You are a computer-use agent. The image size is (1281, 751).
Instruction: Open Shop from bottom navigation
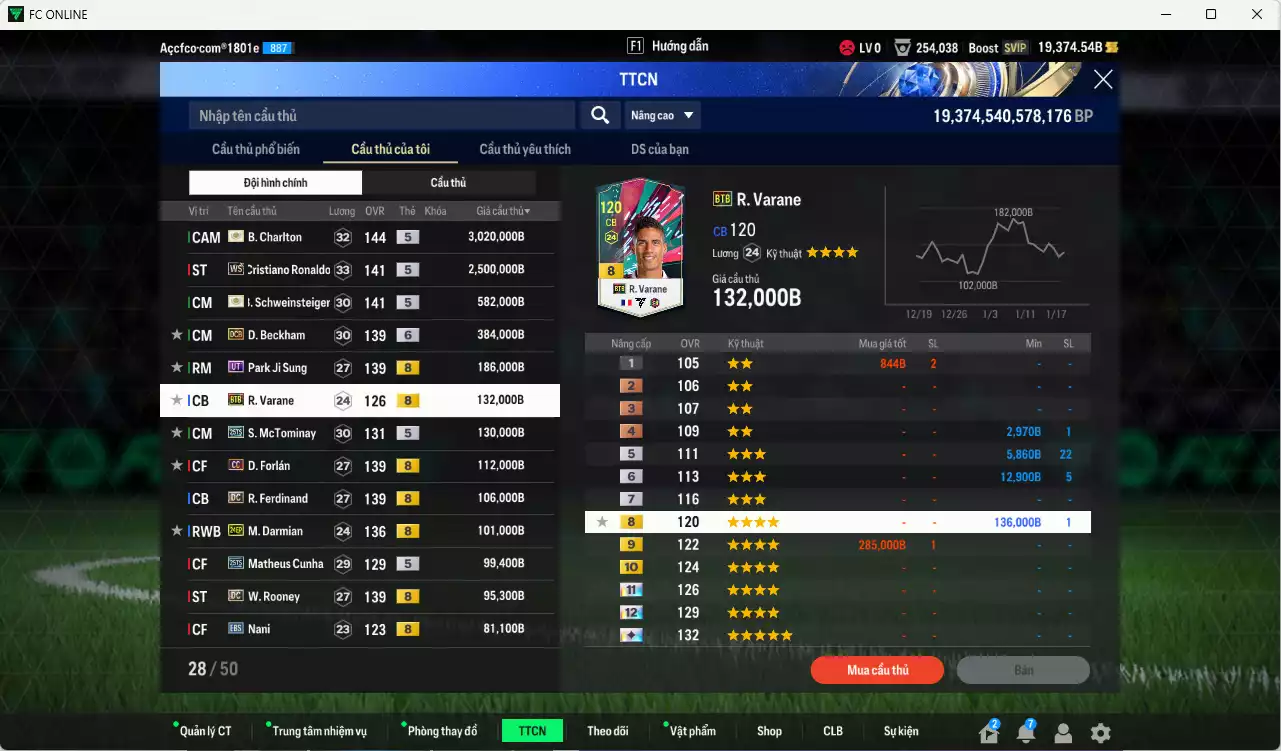[x=769, y=730]
